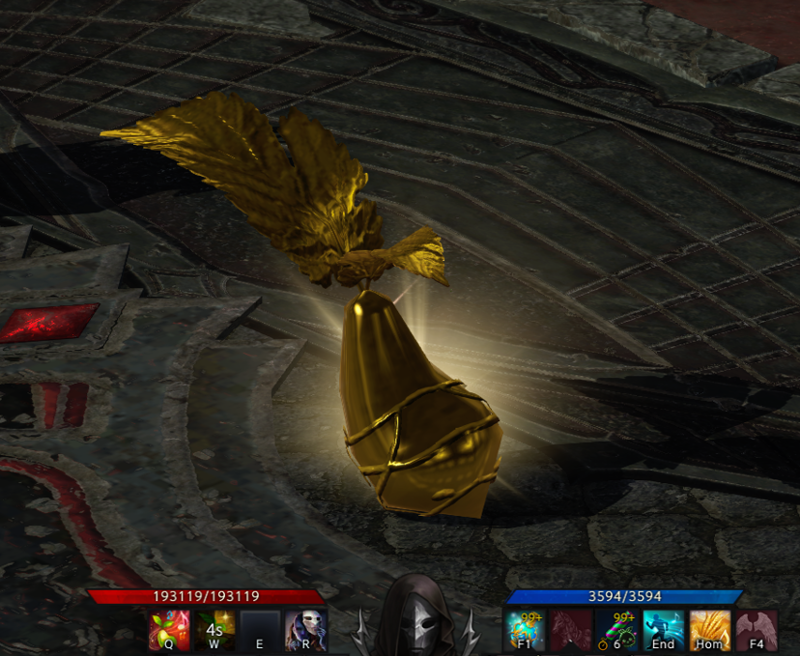Activate the cyan running figure skill on End

[x=663, y=631]
